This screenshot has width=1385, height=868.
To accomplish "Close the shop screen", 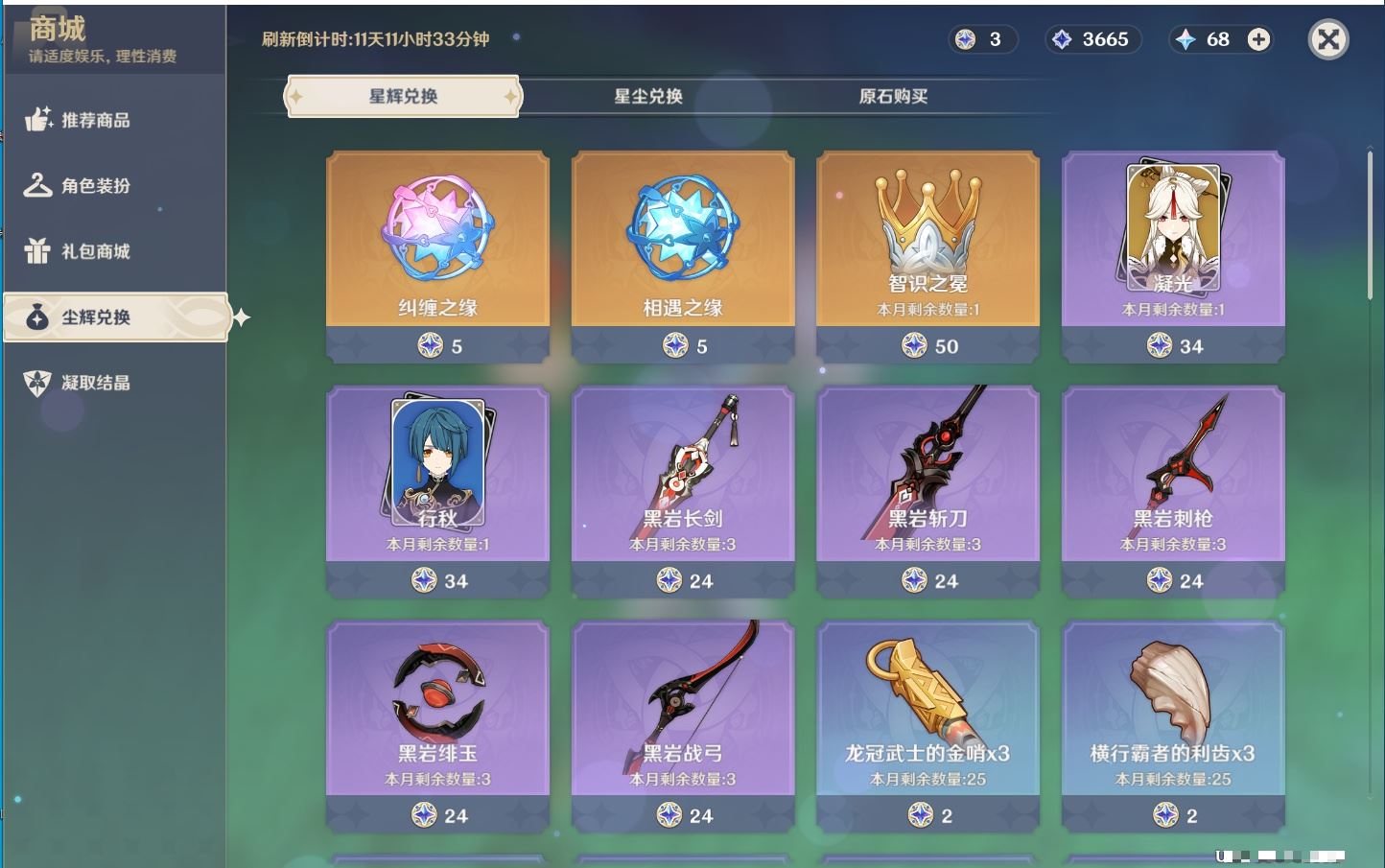I will point(1328,39).
